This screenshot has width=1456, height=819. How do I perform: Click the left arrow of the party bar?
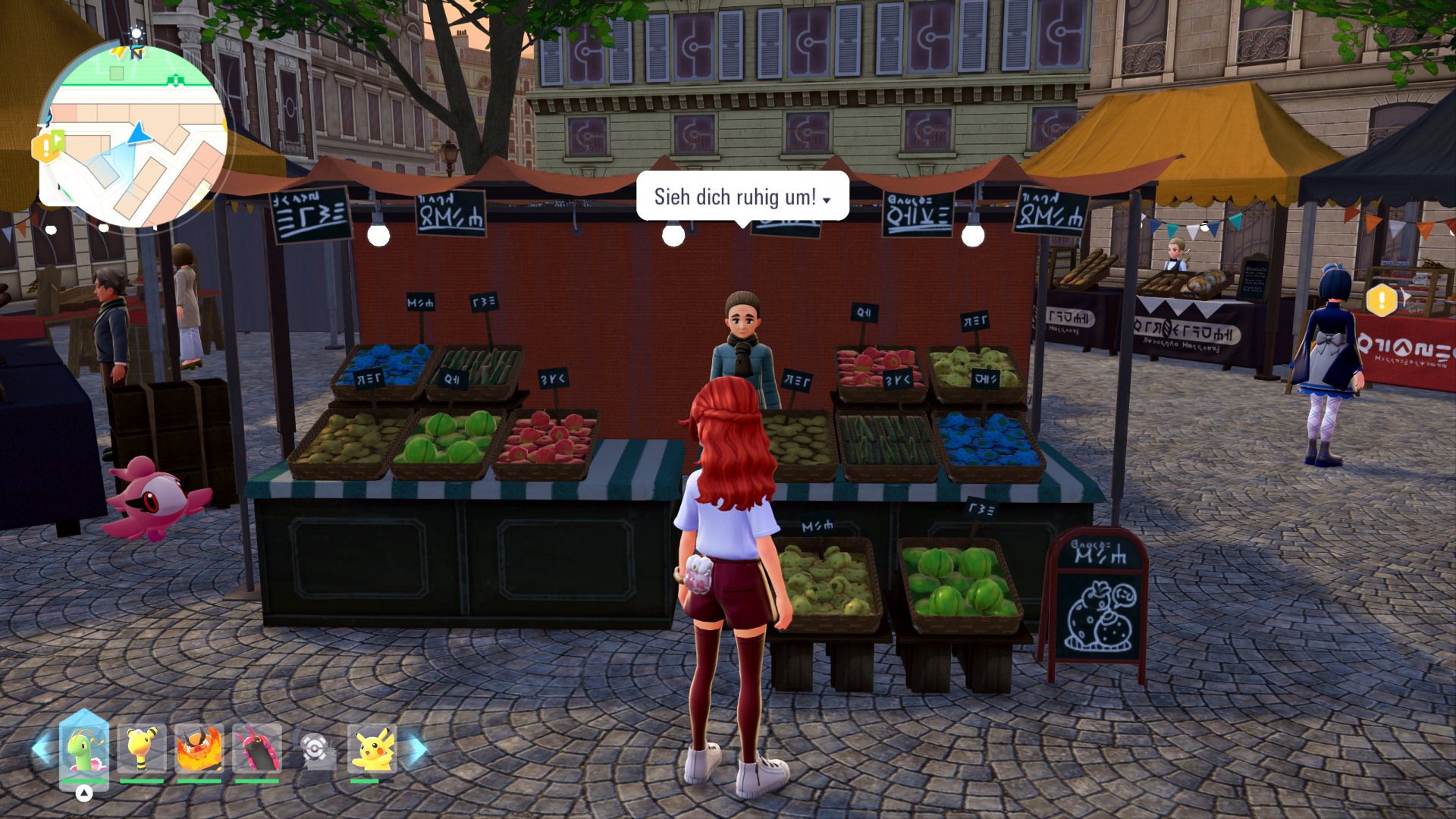[x=42, y=749]
